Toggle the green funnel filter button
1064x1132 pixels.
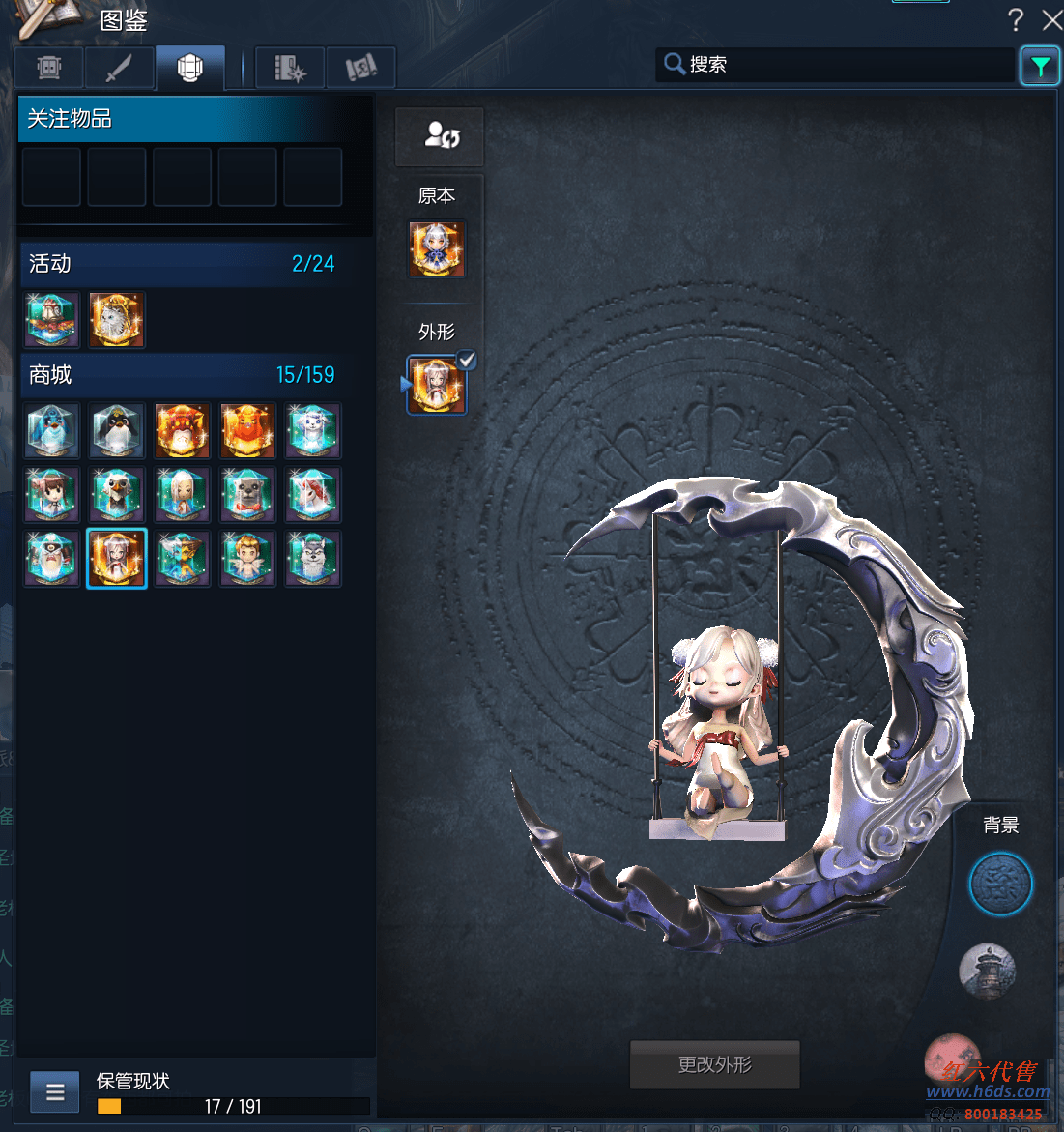1040,66
